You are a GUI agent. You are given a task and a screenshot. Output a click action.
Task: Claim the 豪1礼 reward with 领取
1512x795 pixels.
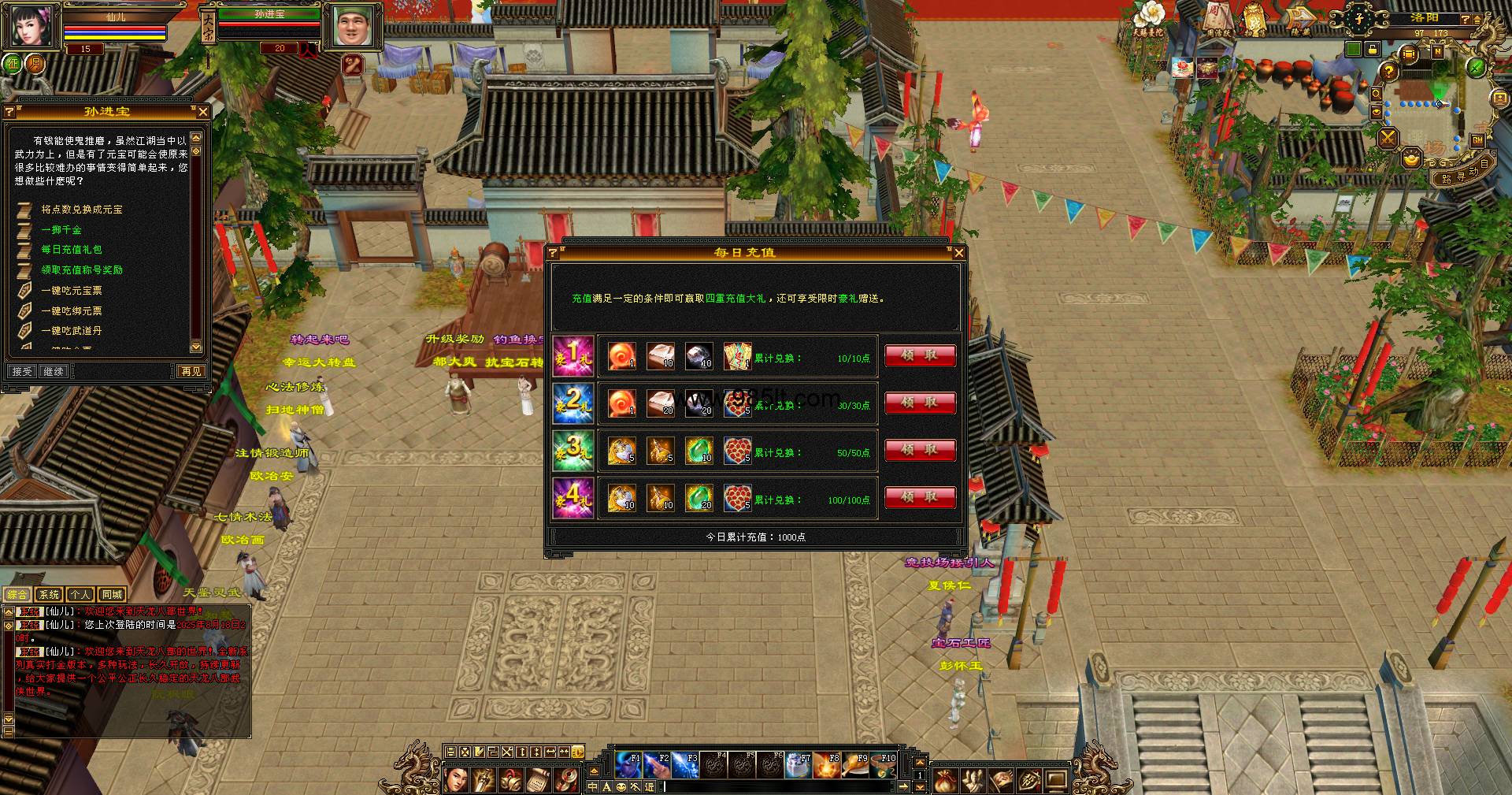920,355
